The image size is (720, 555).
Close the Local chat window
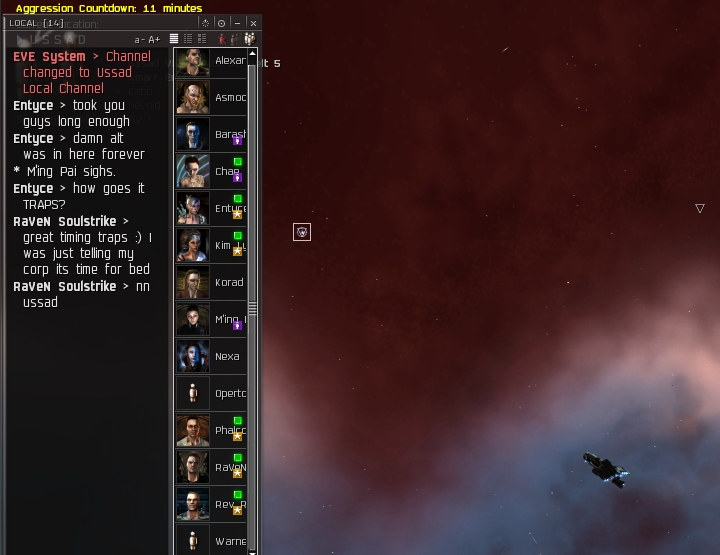(x=253, y=22)
